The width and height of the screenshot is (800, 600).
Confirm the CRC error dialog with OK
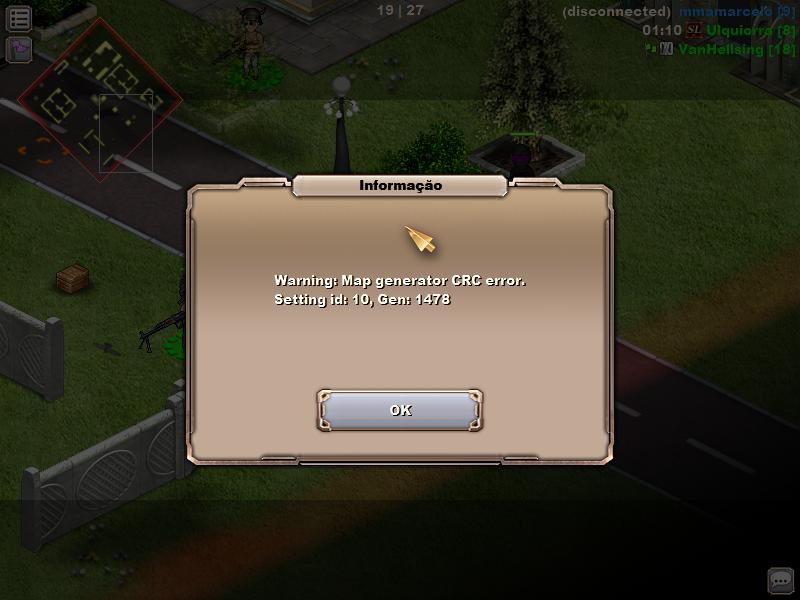point(400,410)
